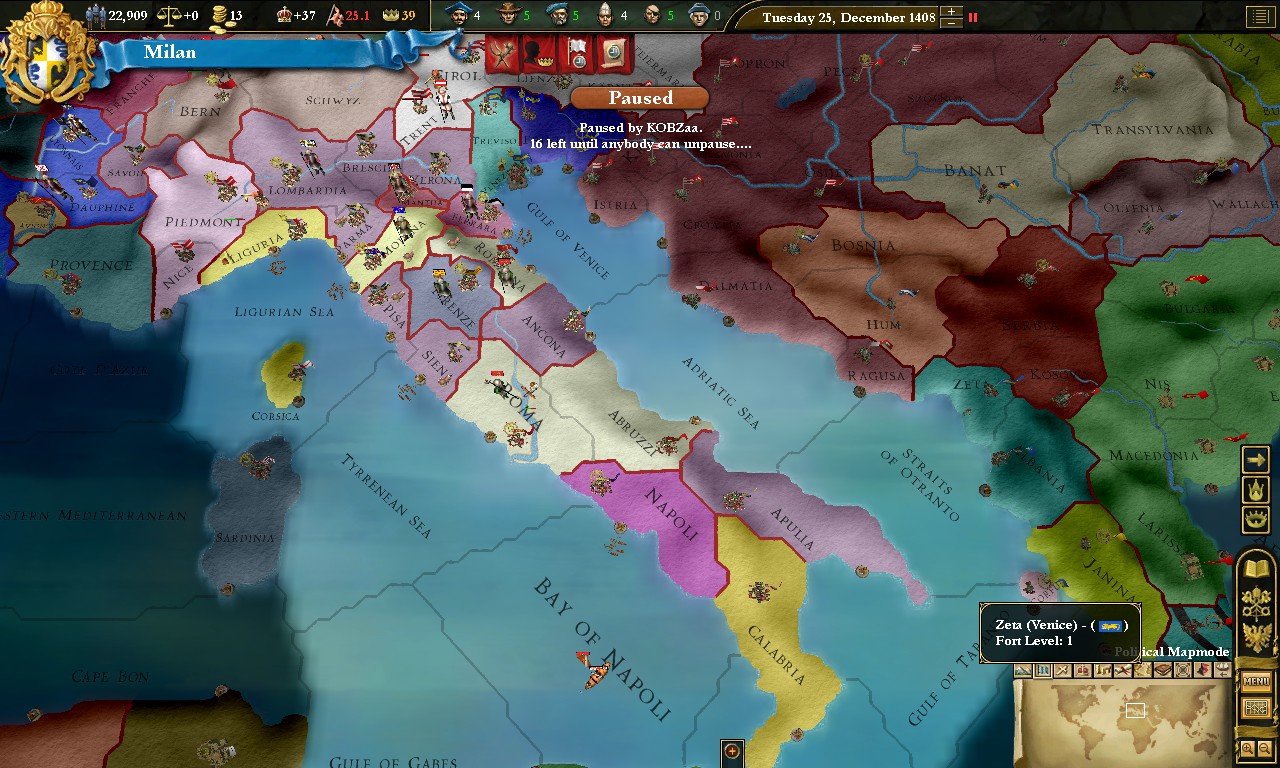Click the save button below MENU
The height and width of the screenshot is (768, 1280).
click(x=1255, y=706)
